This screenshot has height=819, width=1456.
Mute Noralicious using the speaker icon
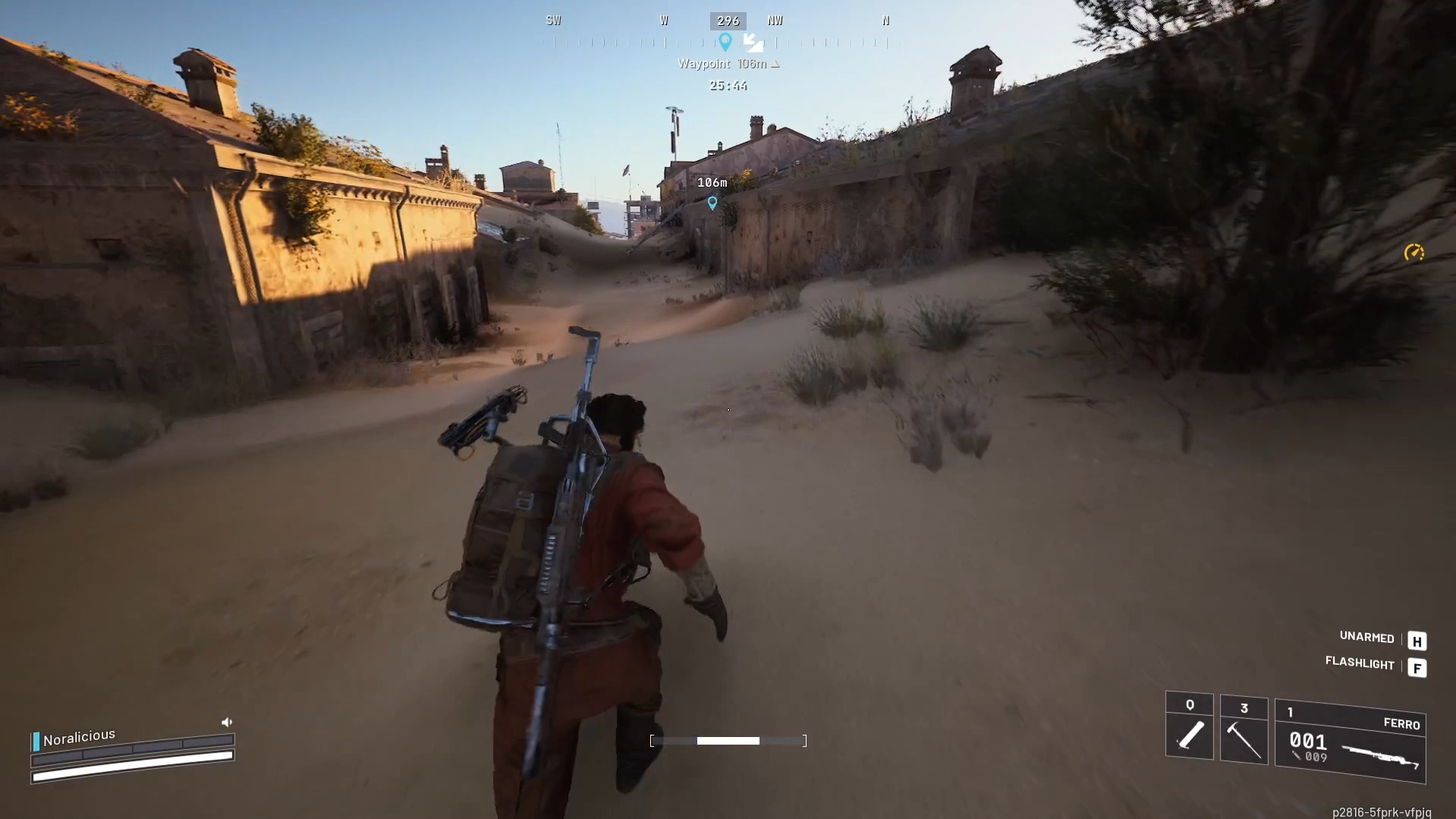point(227,722)
